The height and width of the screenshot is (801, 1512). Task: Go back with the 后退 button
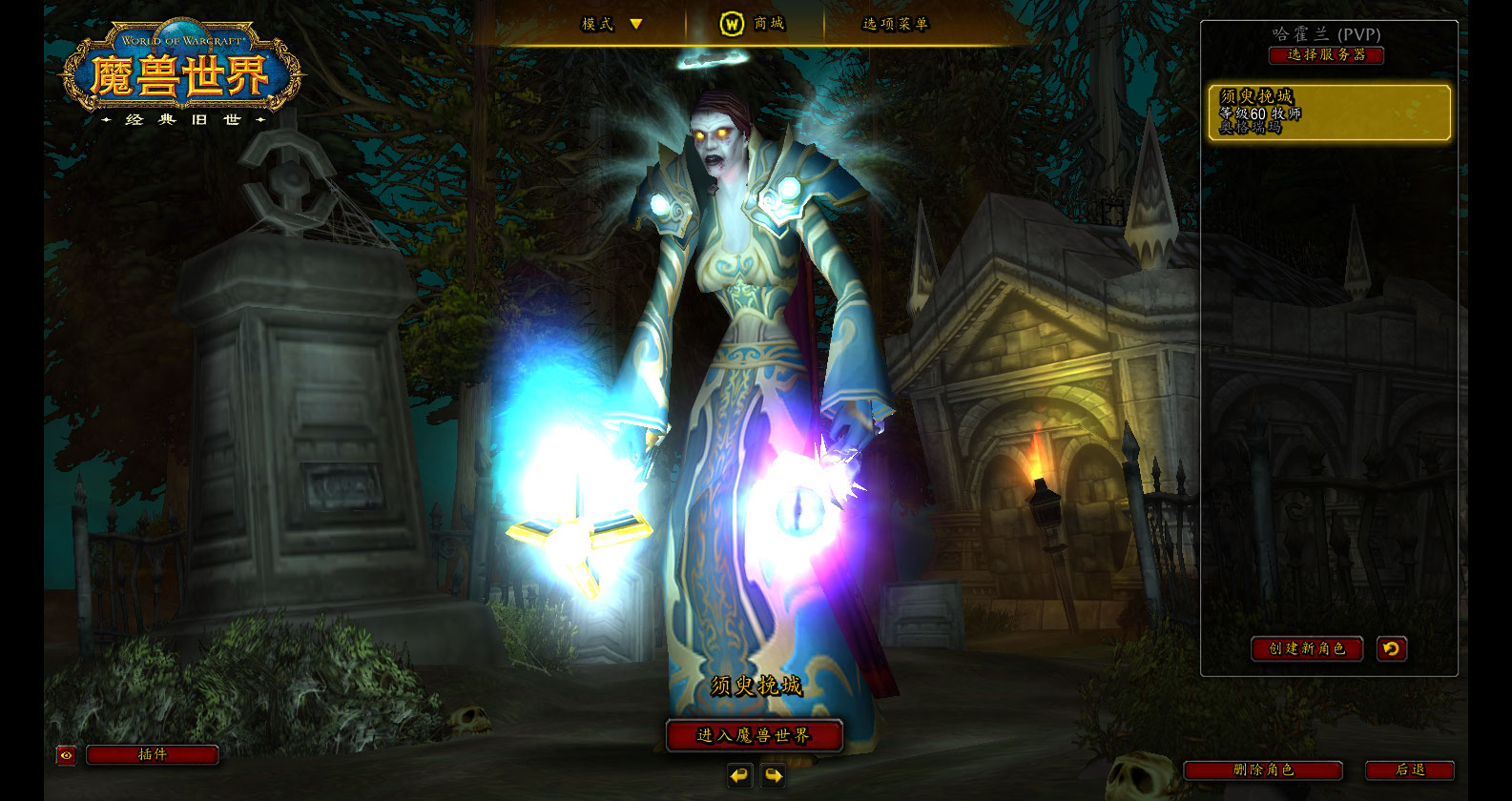tap(1410, 770)
